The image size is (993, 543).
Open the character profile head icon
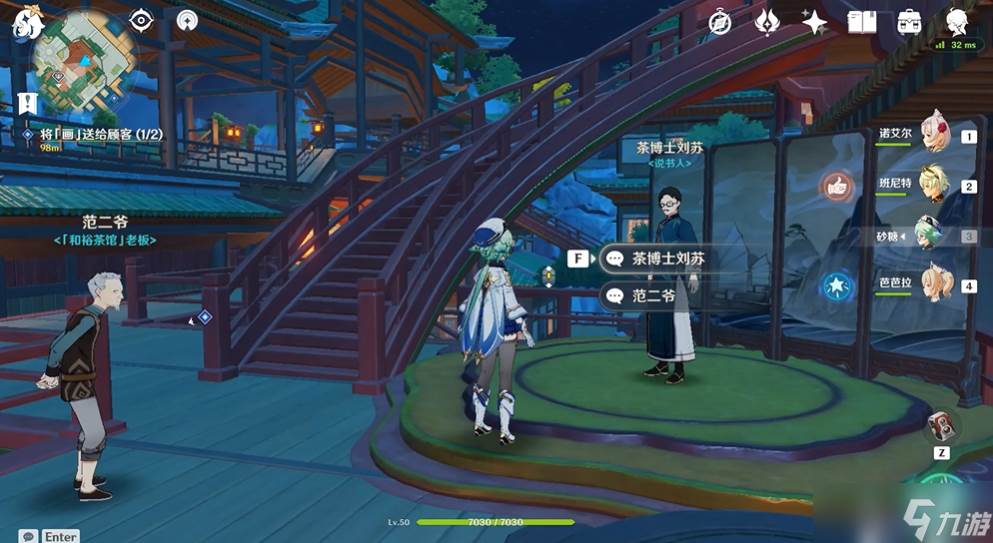(x=957, y=22)
